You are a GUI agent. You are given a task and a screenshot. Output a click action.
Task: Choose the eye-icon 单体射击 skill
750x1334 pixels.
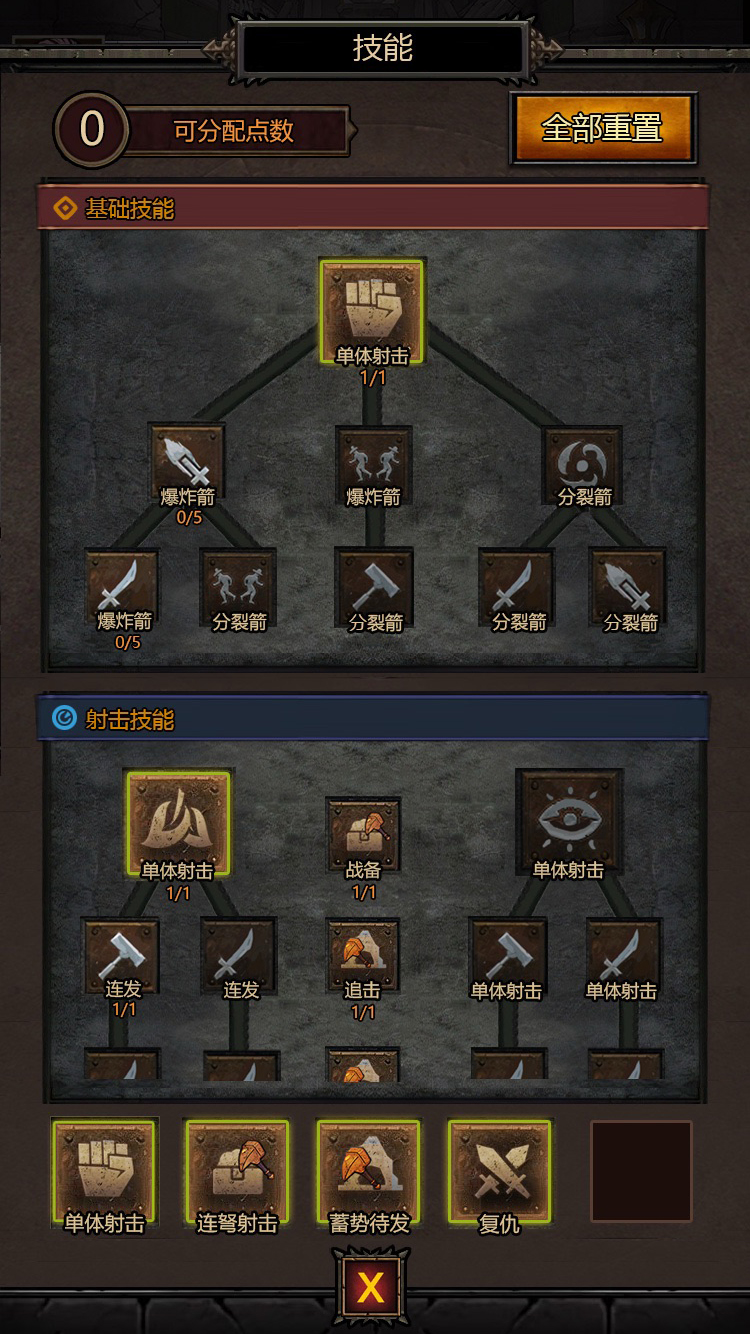569,820
